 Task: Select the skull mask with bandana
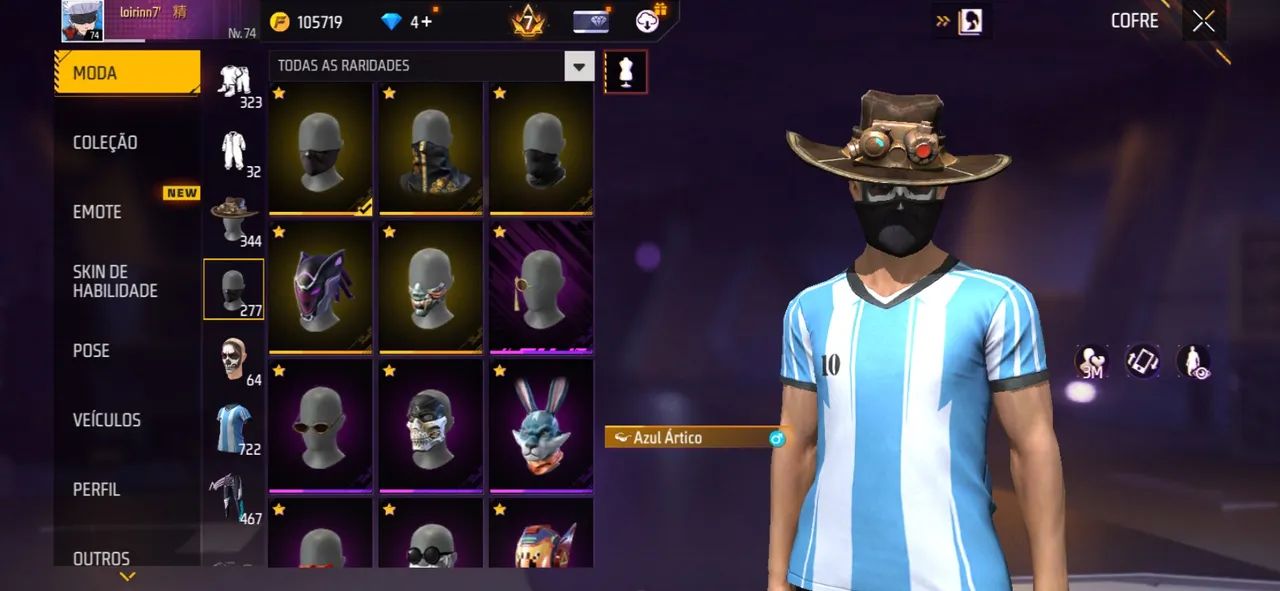click(x=431, y=425)
